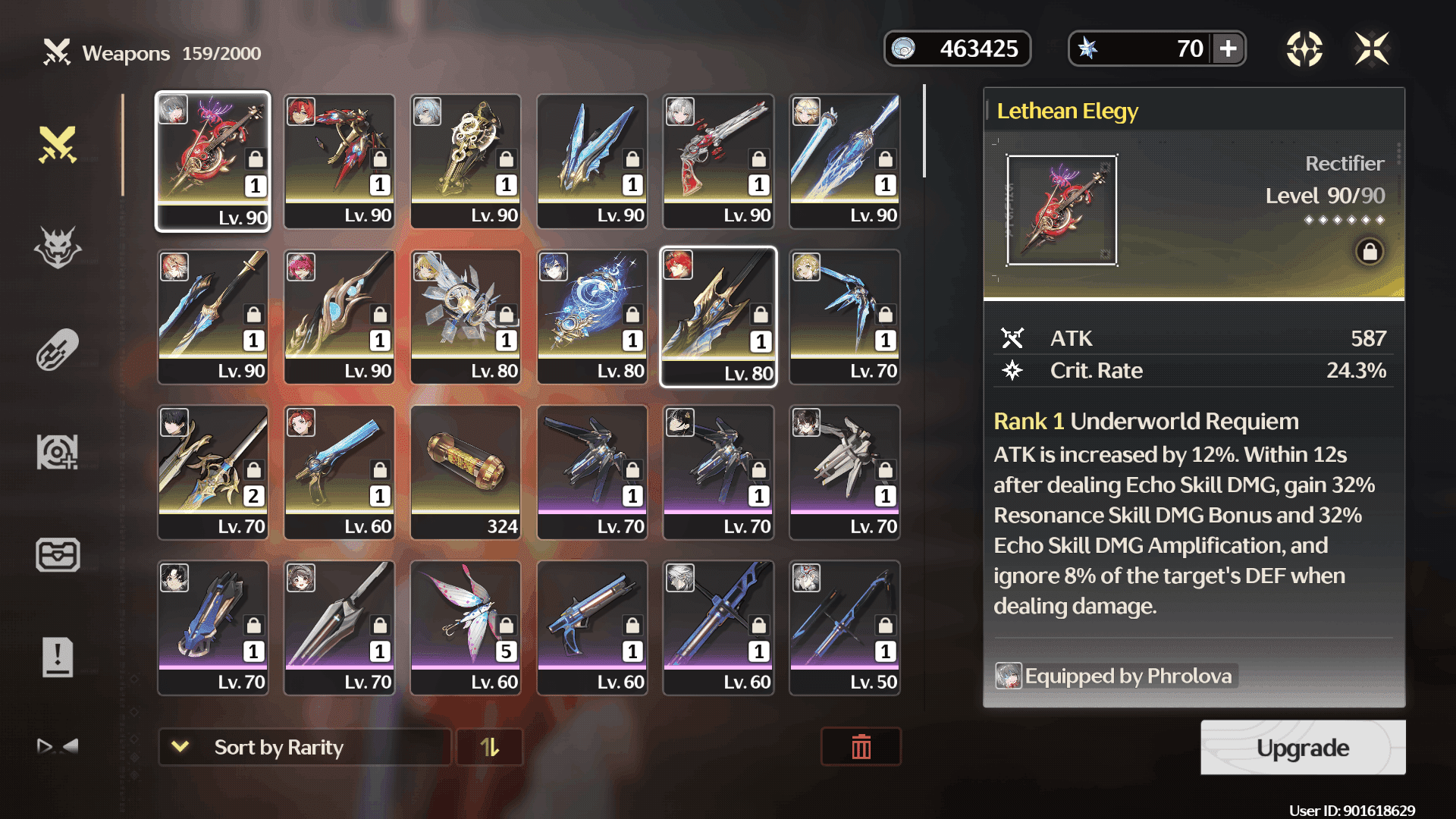The height and width of the screenshot is (819, 1456).
Task: Select the golden capsule item with 324 count
Action: (x=466, y=472)
